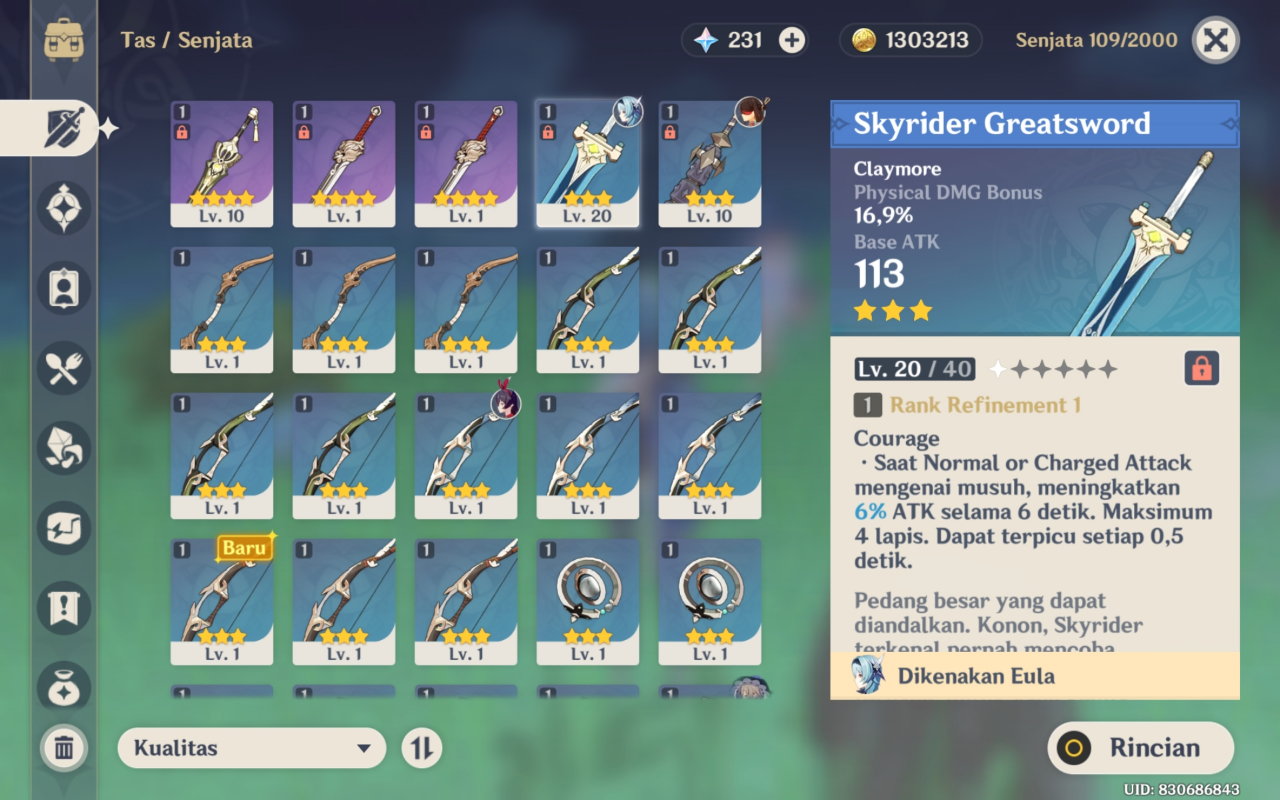
Task: Select the Lv. 10 dark claymore slot
Action: (x=710, y=163)
